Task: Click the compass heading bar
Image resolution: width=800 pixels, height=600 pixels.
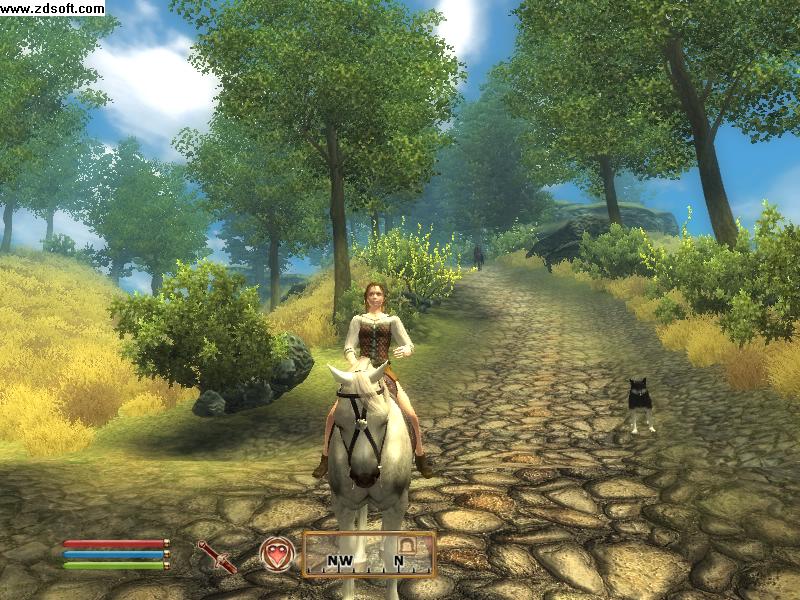Action: pyautogui.click(x=369, y=554)
